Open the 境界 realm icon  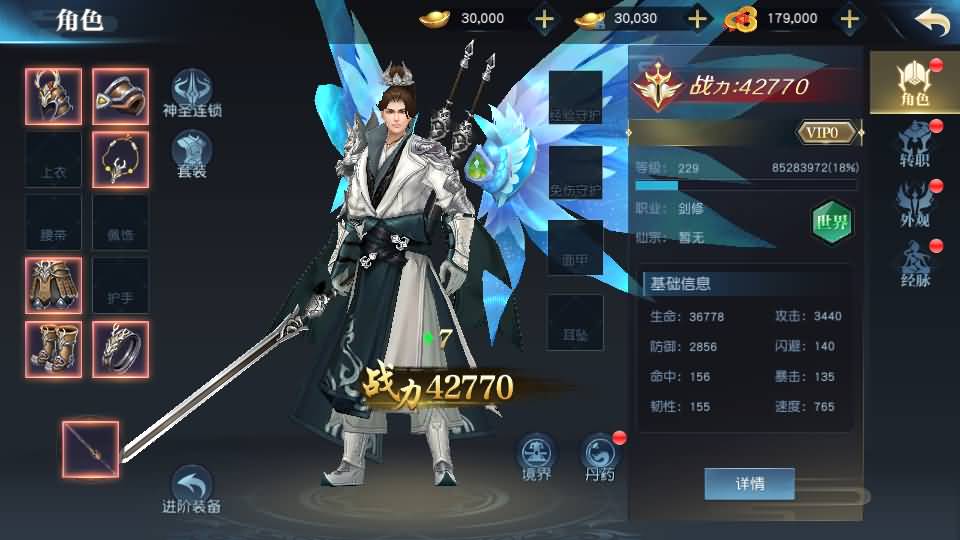[537, 458]
